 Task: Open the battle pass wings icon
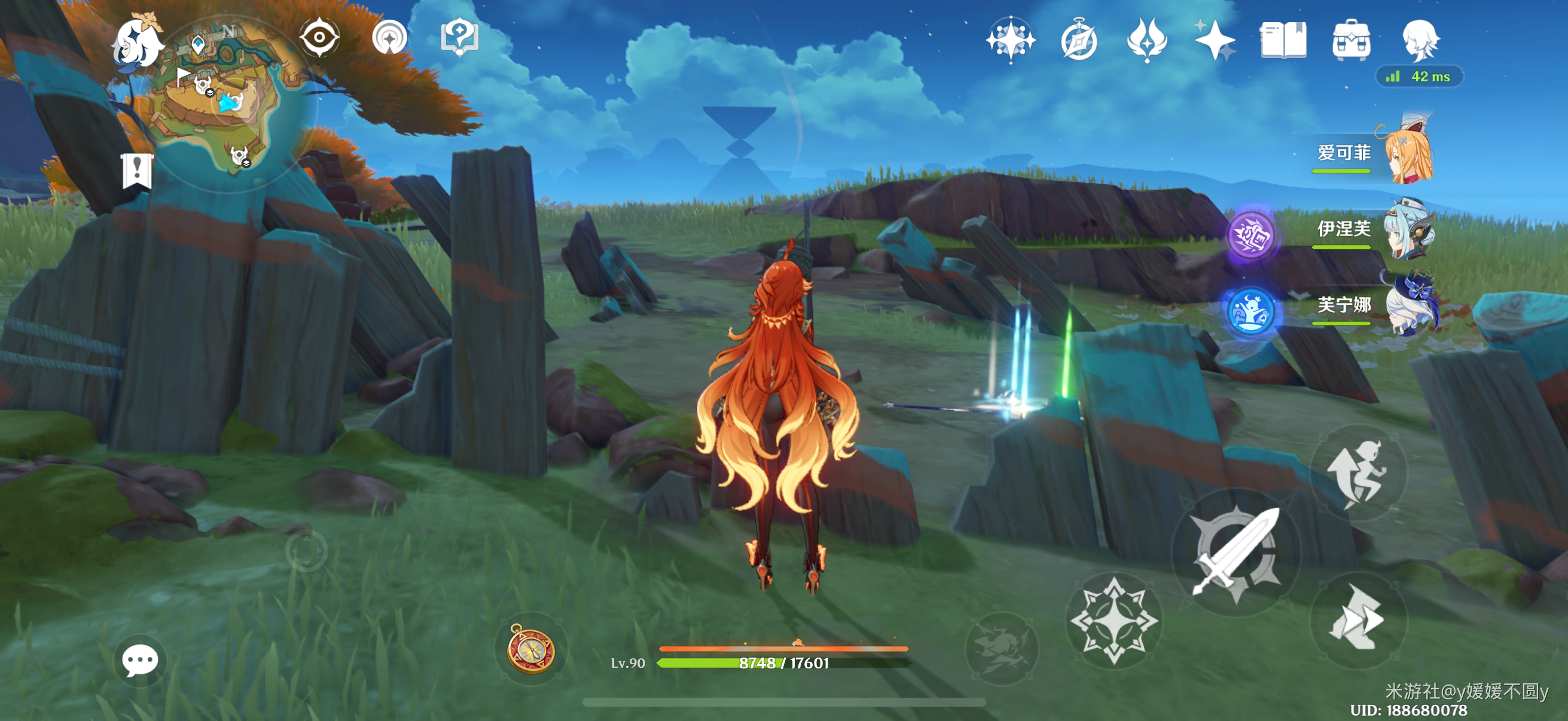pos(1147,40)
